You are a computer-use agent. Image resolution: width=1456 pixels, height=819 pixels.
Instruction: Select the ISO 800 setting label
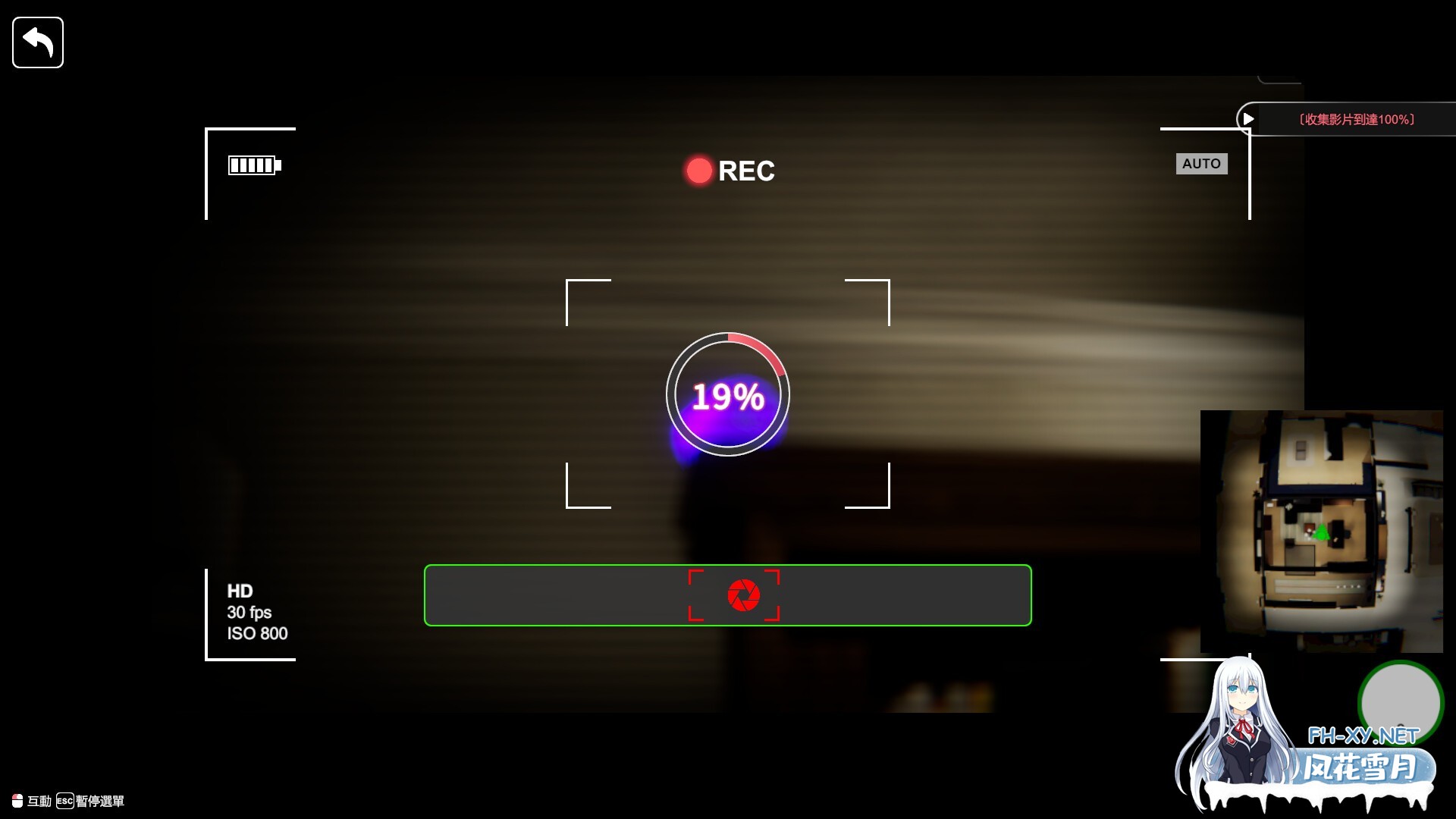(x=257, y=634)
